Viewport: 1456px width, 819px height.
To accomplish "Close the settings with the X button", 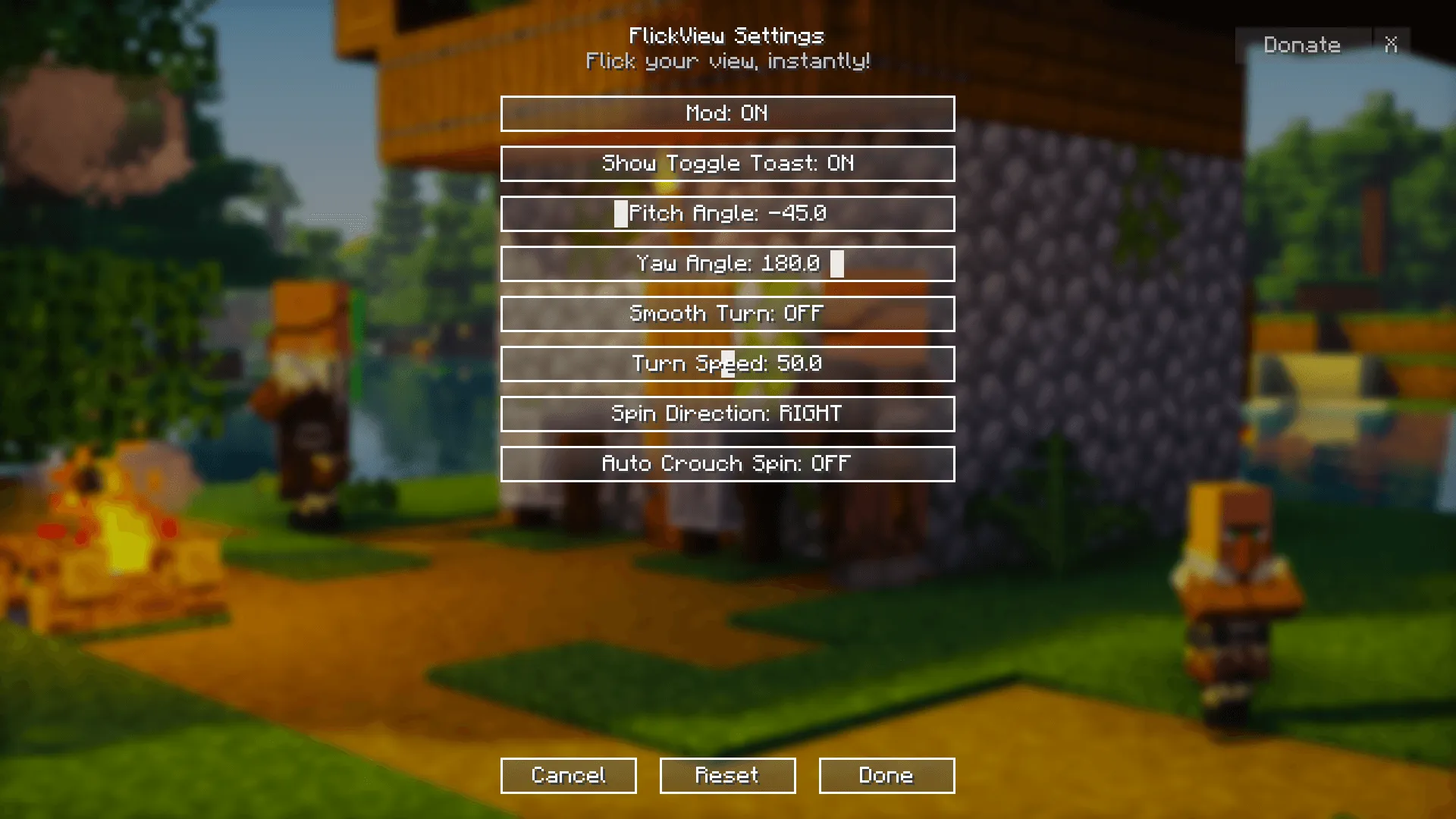I will tap(1392, 45).
